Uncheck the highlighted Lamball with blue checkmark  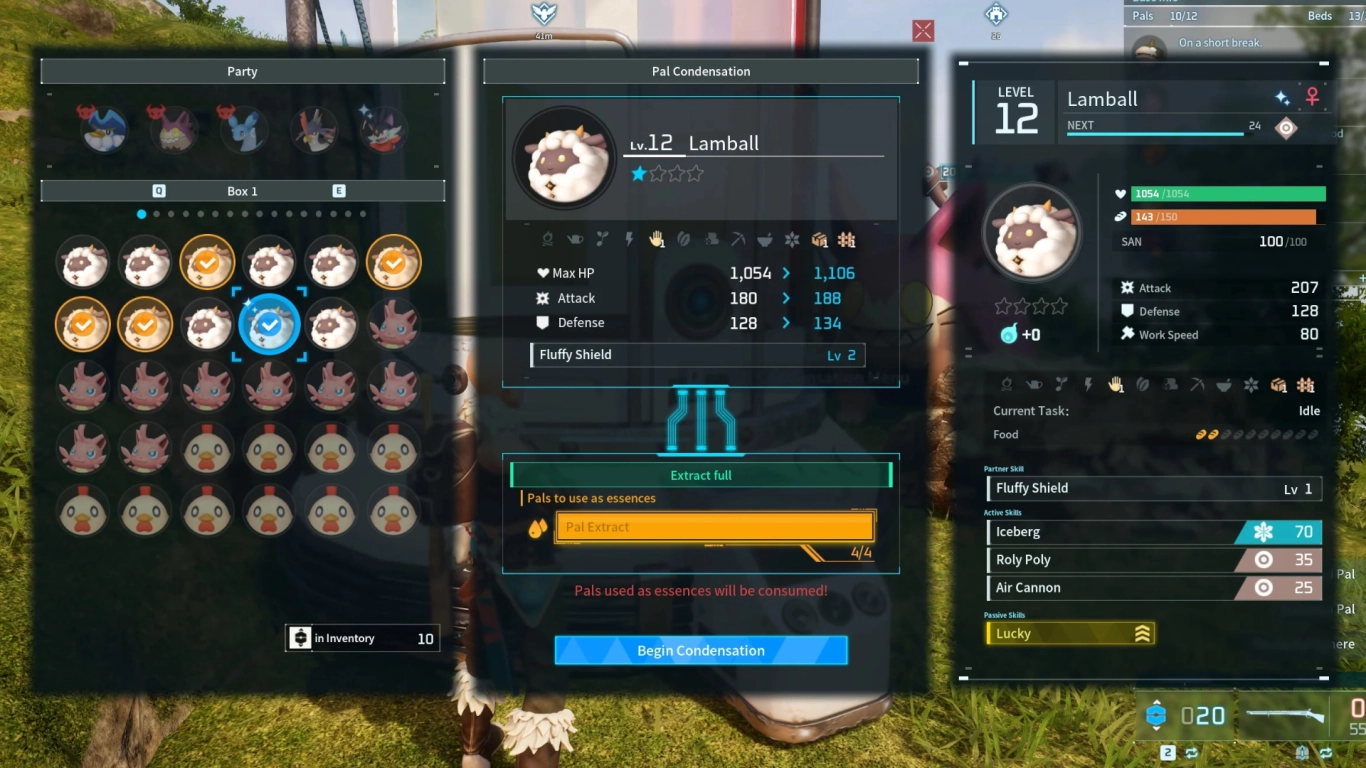click(x=268, y=324)
